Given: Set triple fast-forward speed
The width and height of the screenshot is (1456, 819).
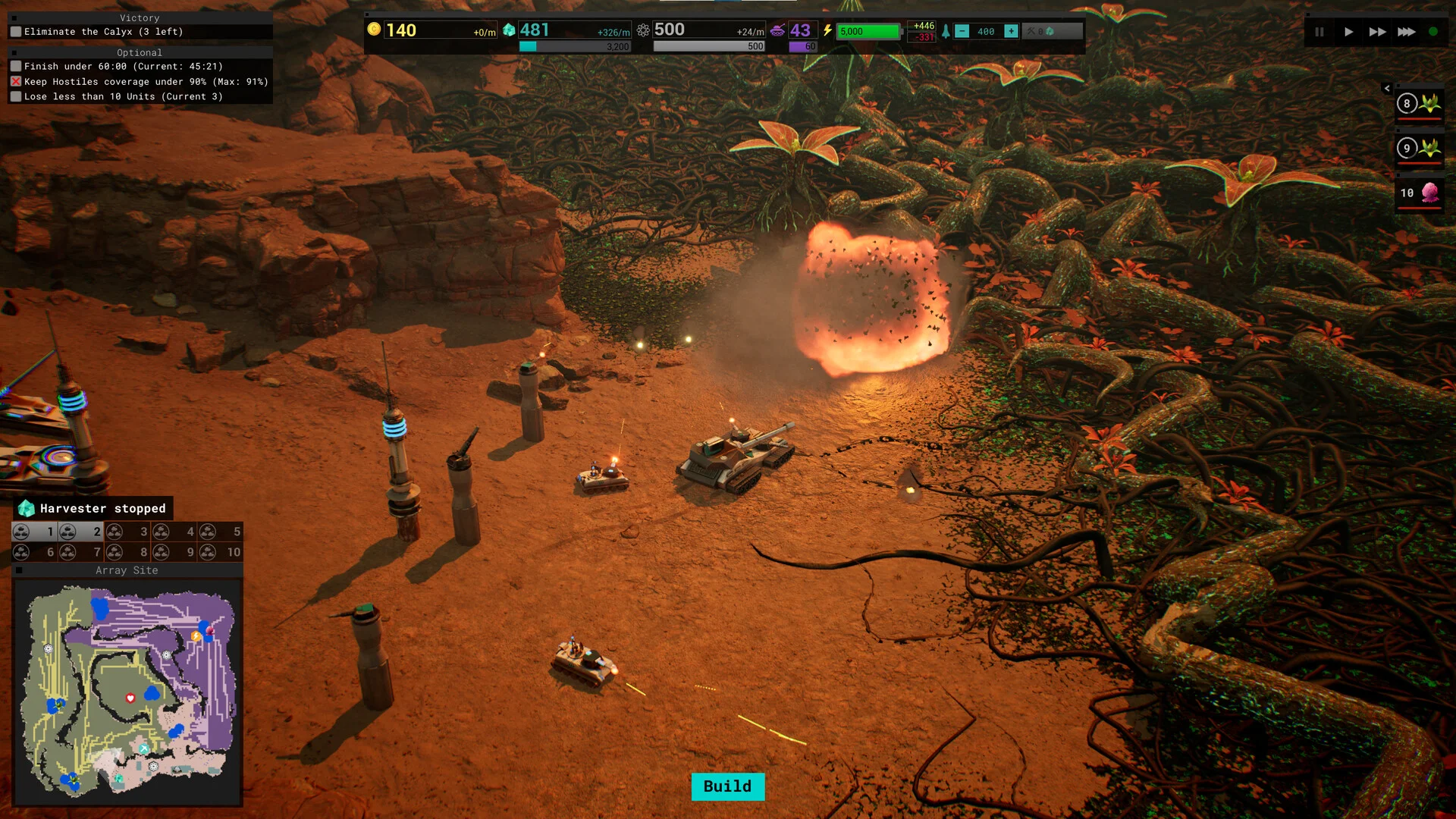Looking at the screenshot, I should click(x=1406, y=32).
